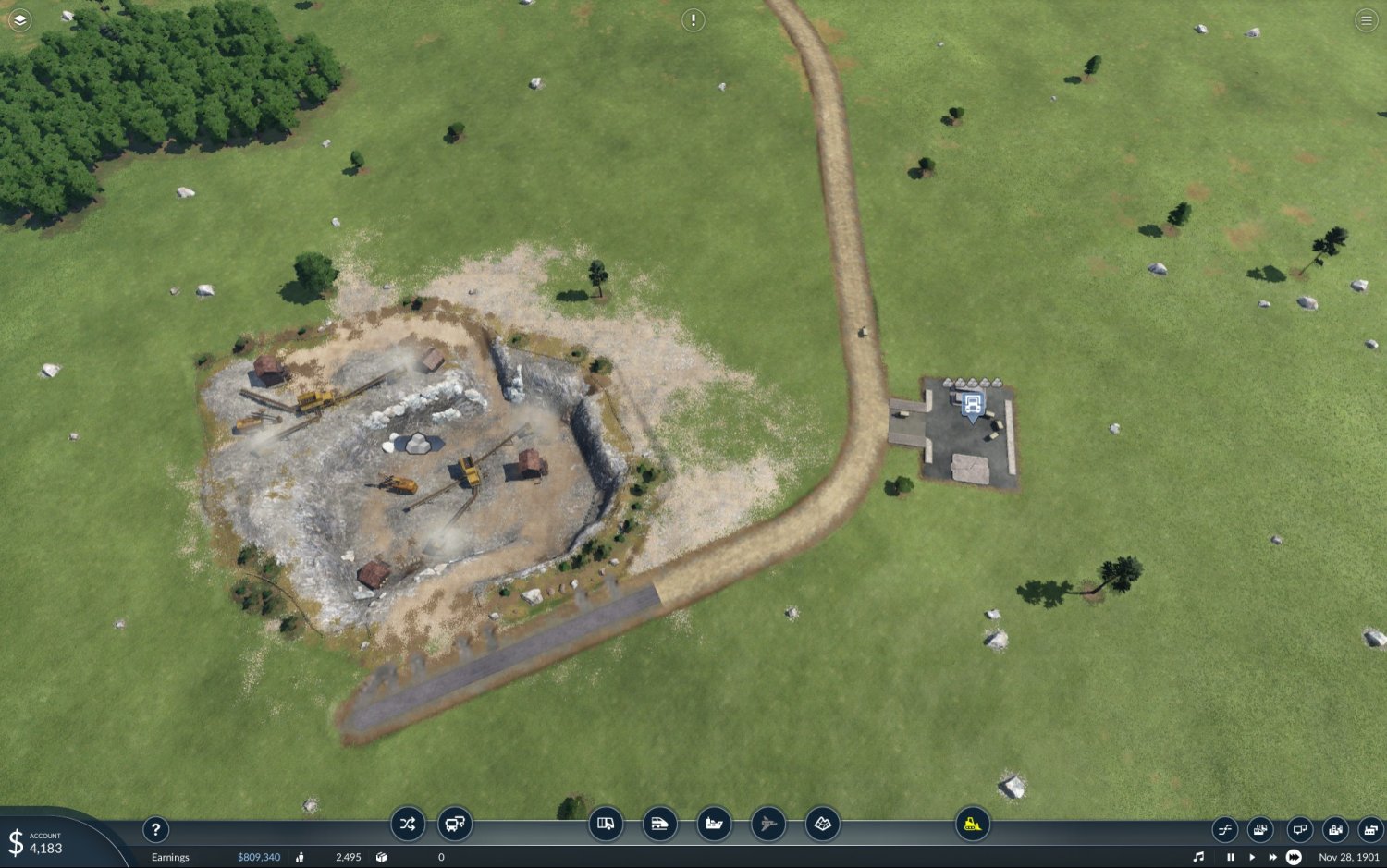1387x868 pixels.
Task: Activate the yellow bulldozer tool
Action: [972, 824]
